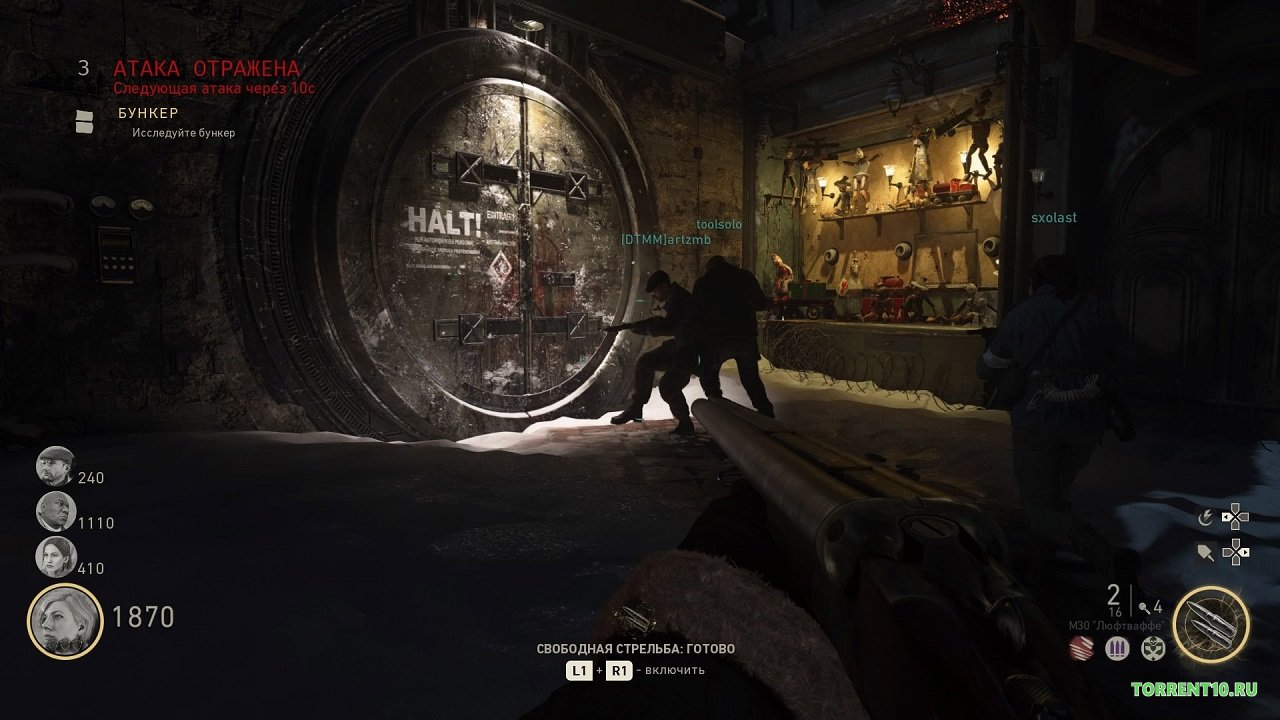The image size is (1280, 720).
Task: Open the БУНКЕР objective tracker
Action: pos(148,113)
